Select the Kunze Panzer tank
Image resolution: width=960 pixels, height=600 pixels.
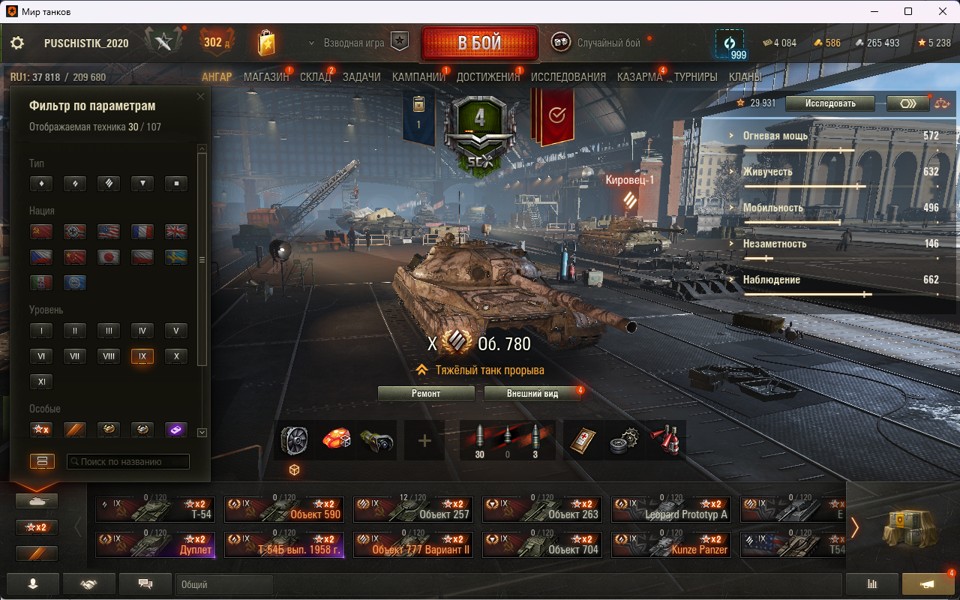672,545
